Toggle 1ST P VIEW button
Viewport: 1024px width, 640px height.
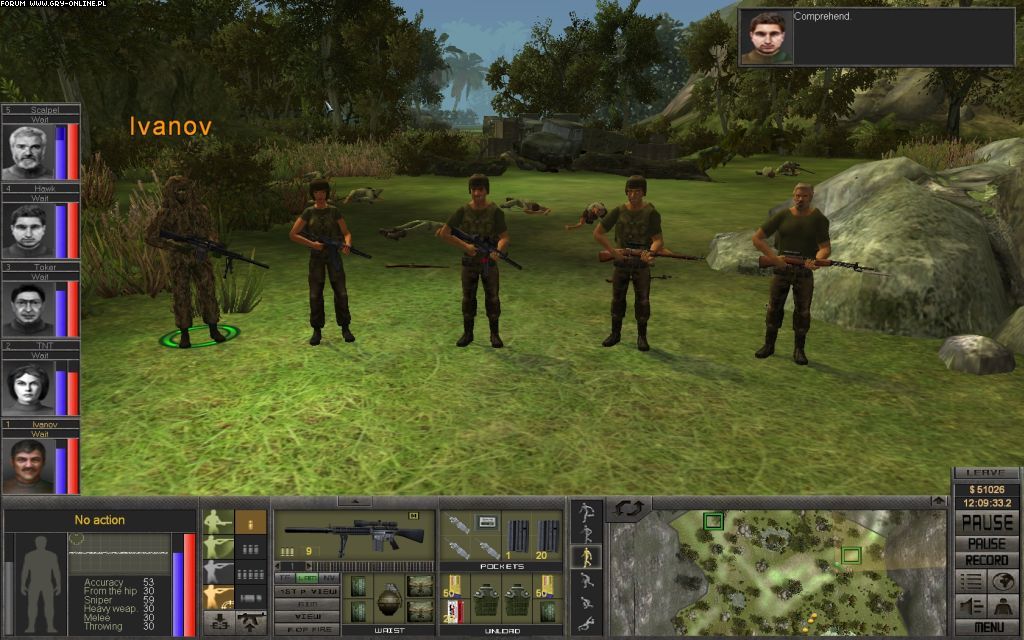[306, 592]
